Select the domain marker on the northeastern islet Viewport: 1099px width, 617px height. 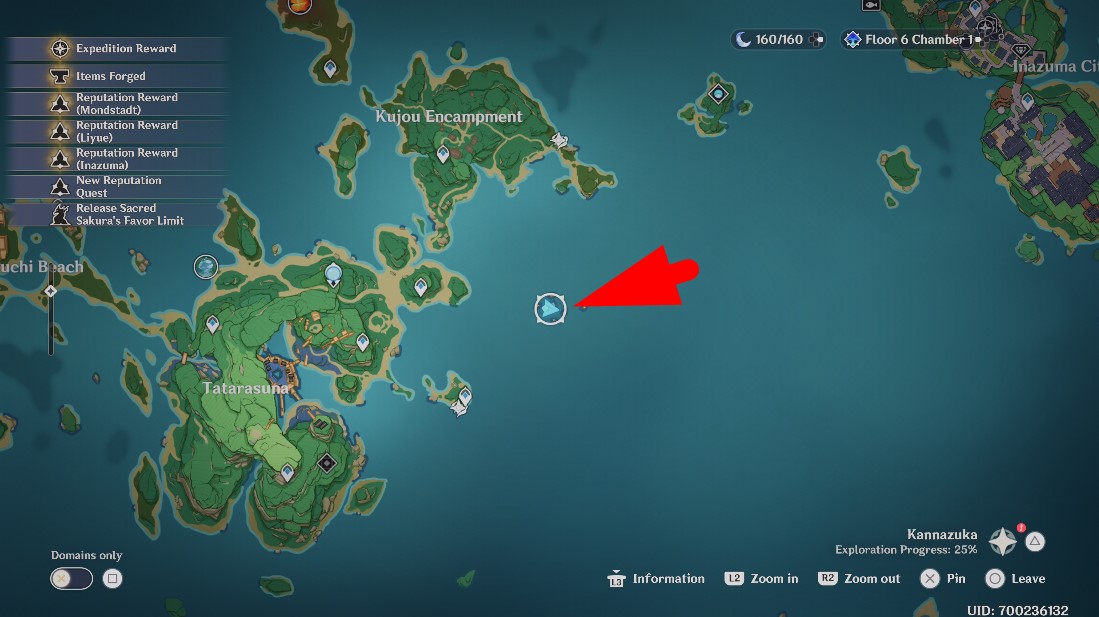pyautogui.click(x=718, y=95)
